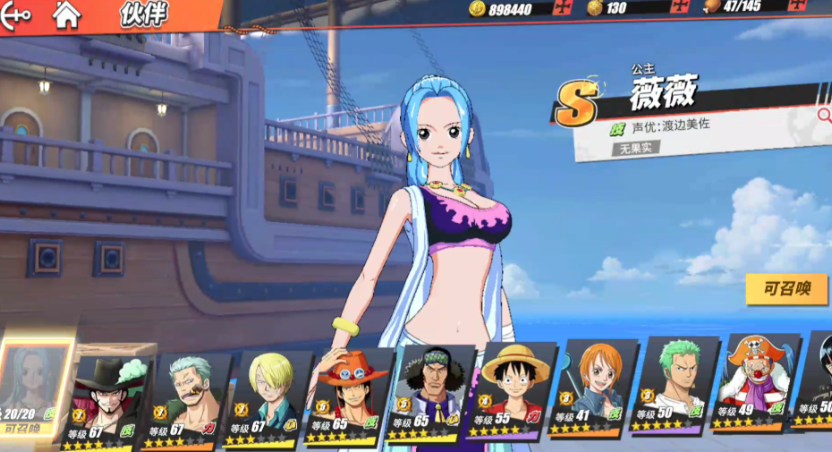Tap the 可召唤 summon button
The width and height of the screenshot is (832, 452).
point(786,289)
